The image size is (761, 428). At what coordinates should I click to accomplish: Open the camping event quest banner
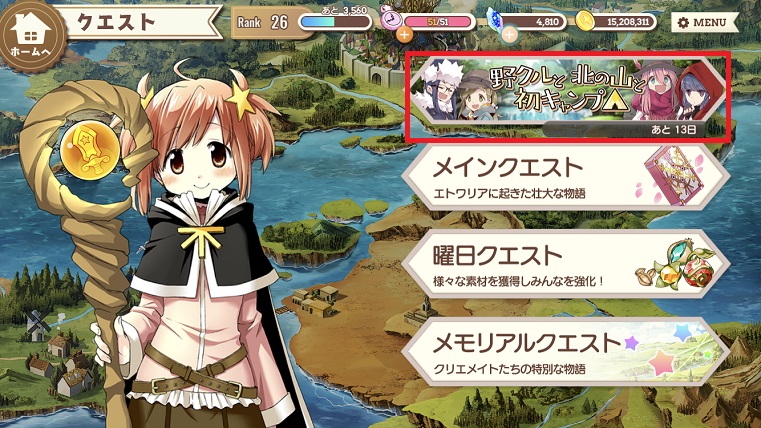pyautogui.click(x=567, y=95)
